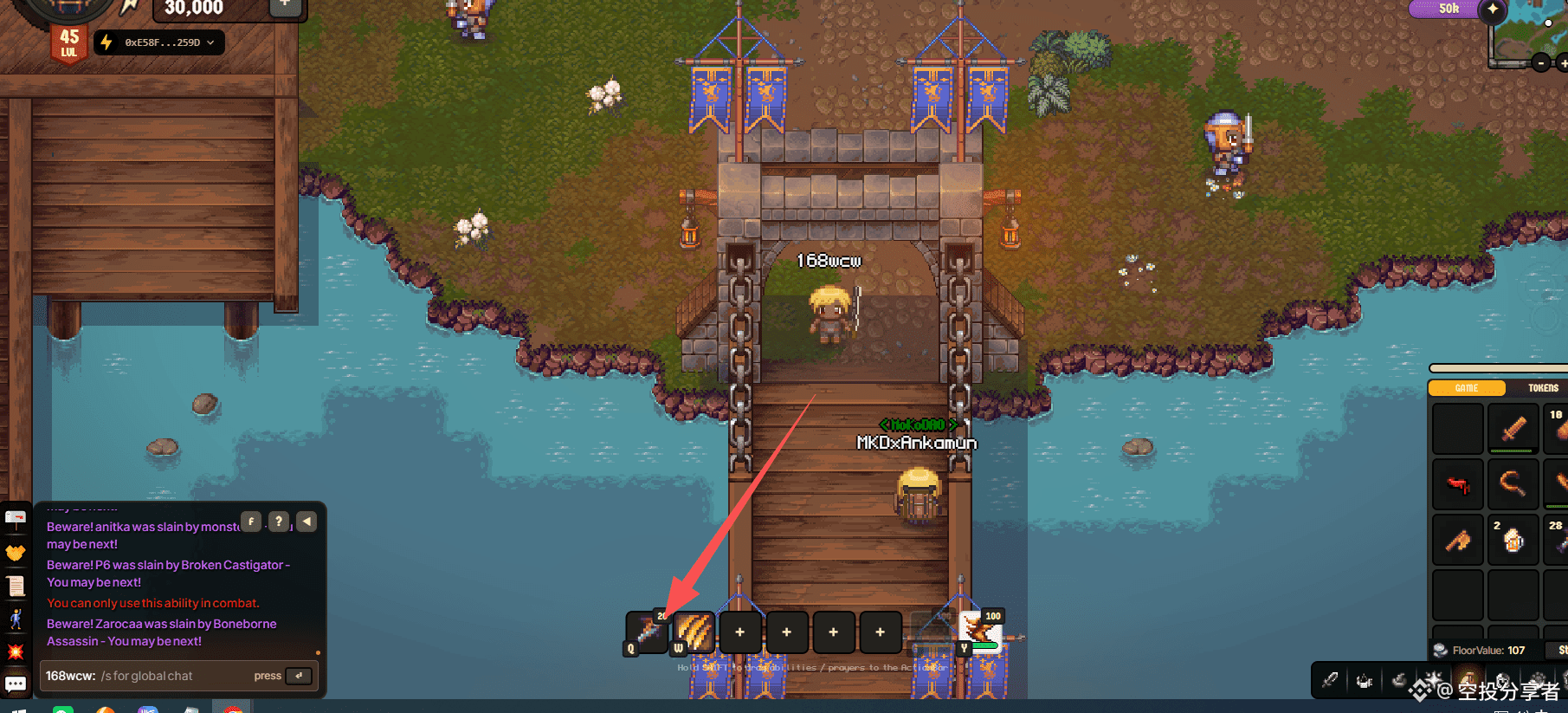The image size is (1568, 713).
Task: Open the scroll quest log icon
Action: click(x=16, y=586)
